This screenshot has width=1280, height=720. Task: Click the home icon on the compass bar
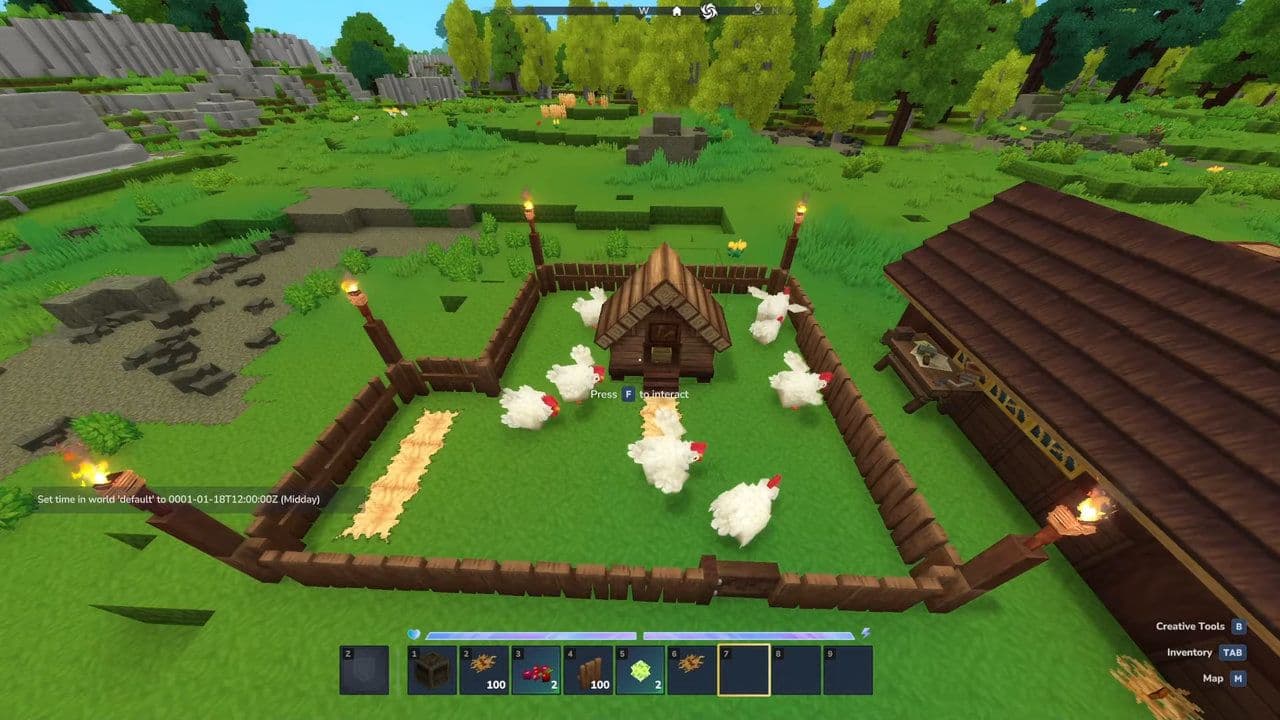pyautogui.click(x=677, y=12)
